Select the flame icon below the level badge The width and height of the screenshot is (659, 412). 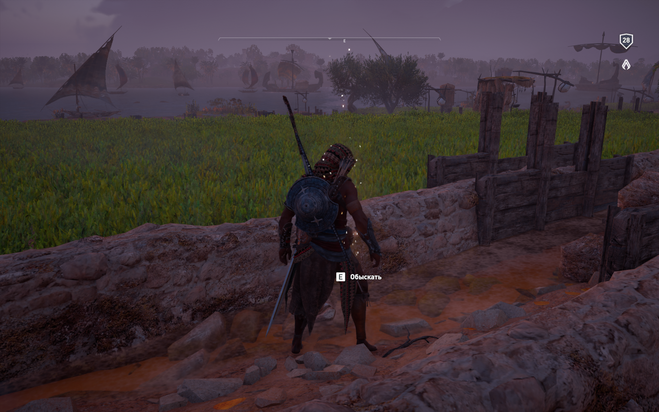626,64
